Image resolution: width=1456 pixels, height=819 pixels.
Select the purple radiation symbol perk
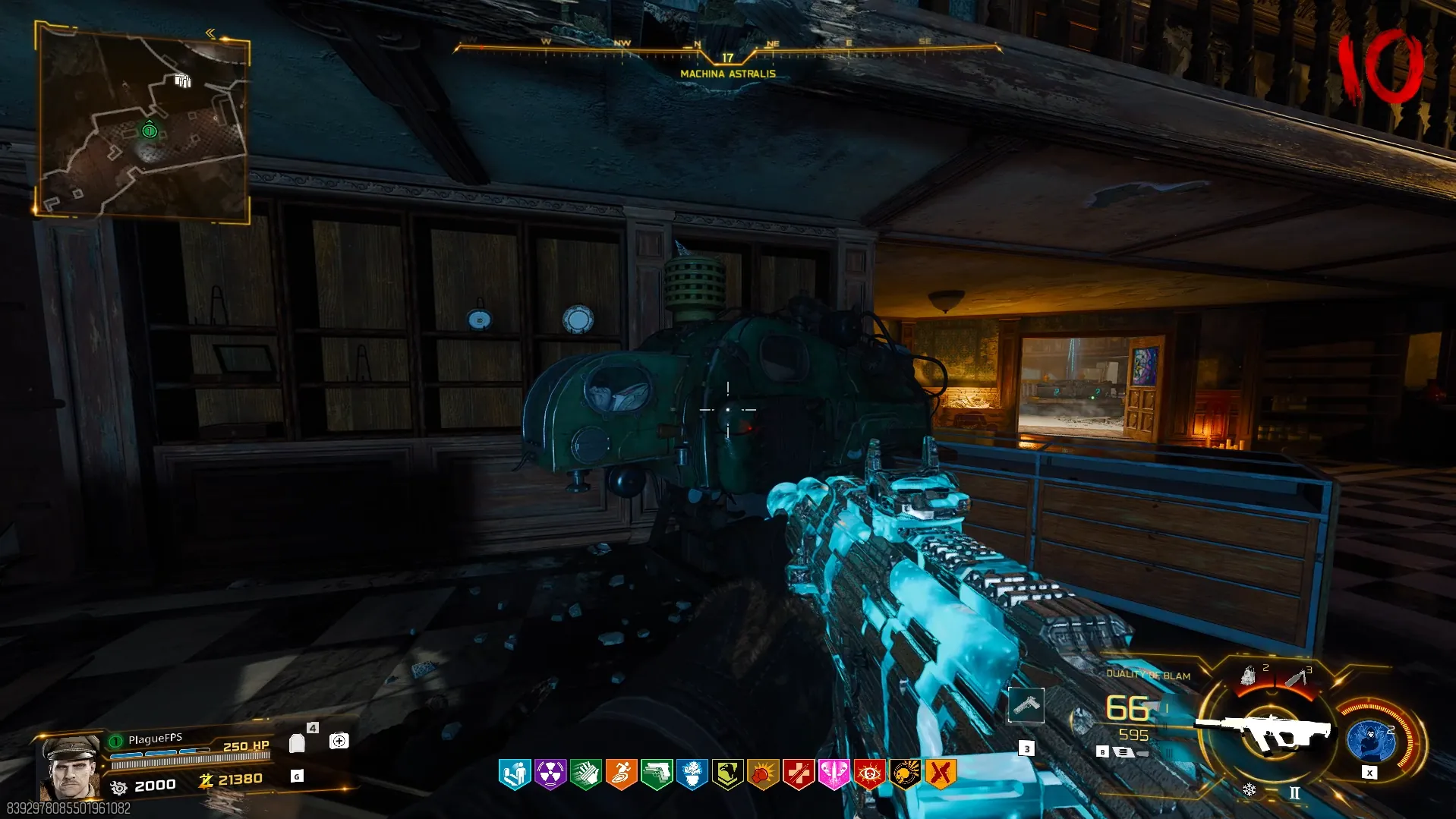[x=550, y=774]
